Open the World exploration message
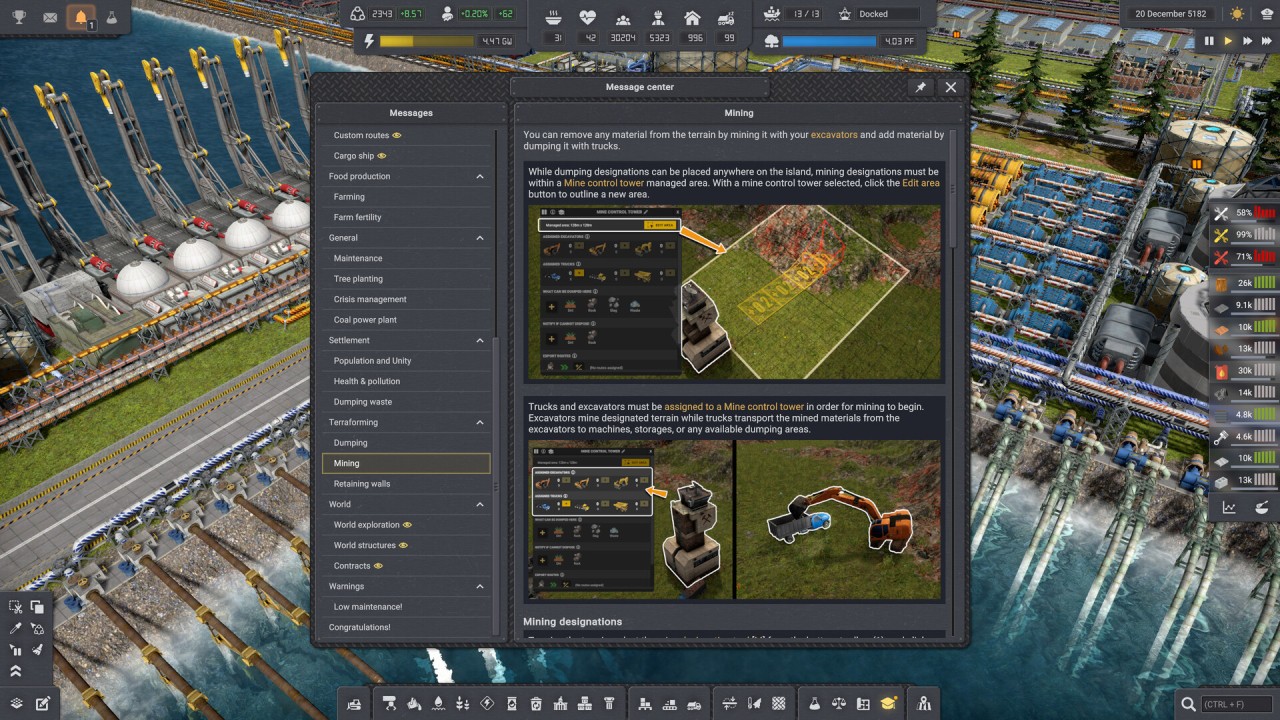 tap(366, 525)
